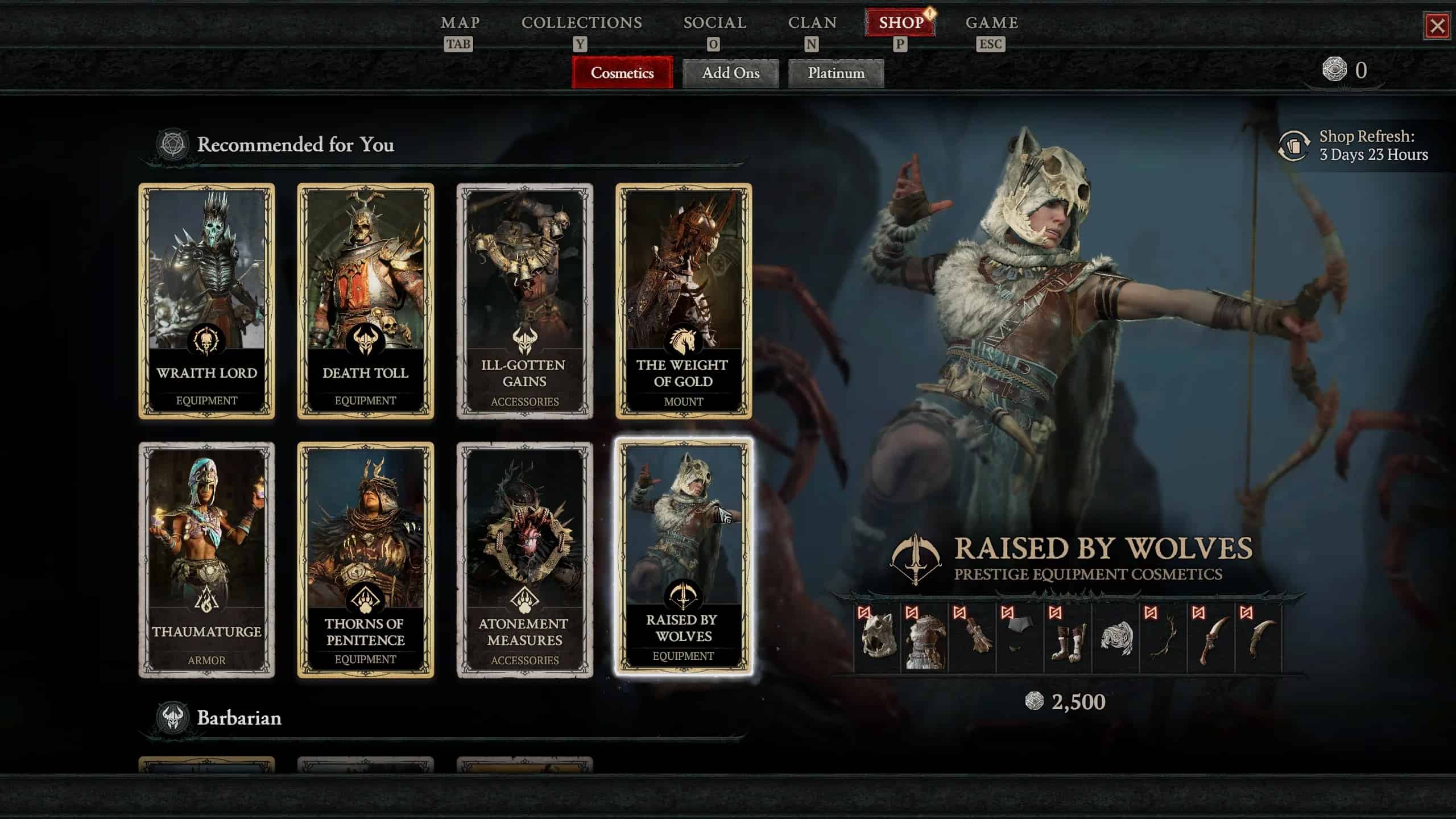Click the wolf skull helm item in the bundle preview
The height and width of the screenshot is (819, 1456).
[x=876, y=637]
